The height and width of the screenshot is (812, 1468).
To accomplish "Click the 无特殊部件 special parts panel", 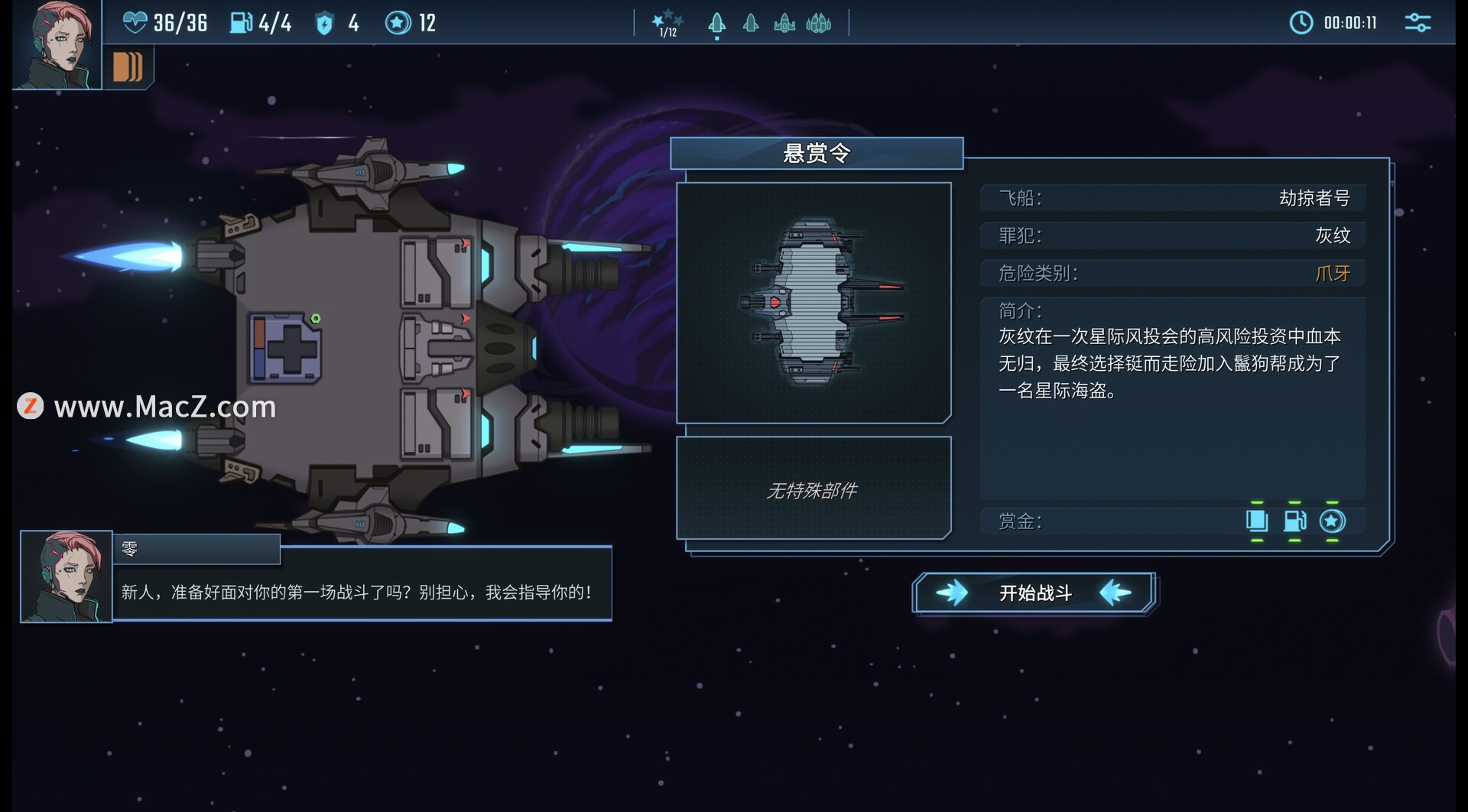I will 814,489.
